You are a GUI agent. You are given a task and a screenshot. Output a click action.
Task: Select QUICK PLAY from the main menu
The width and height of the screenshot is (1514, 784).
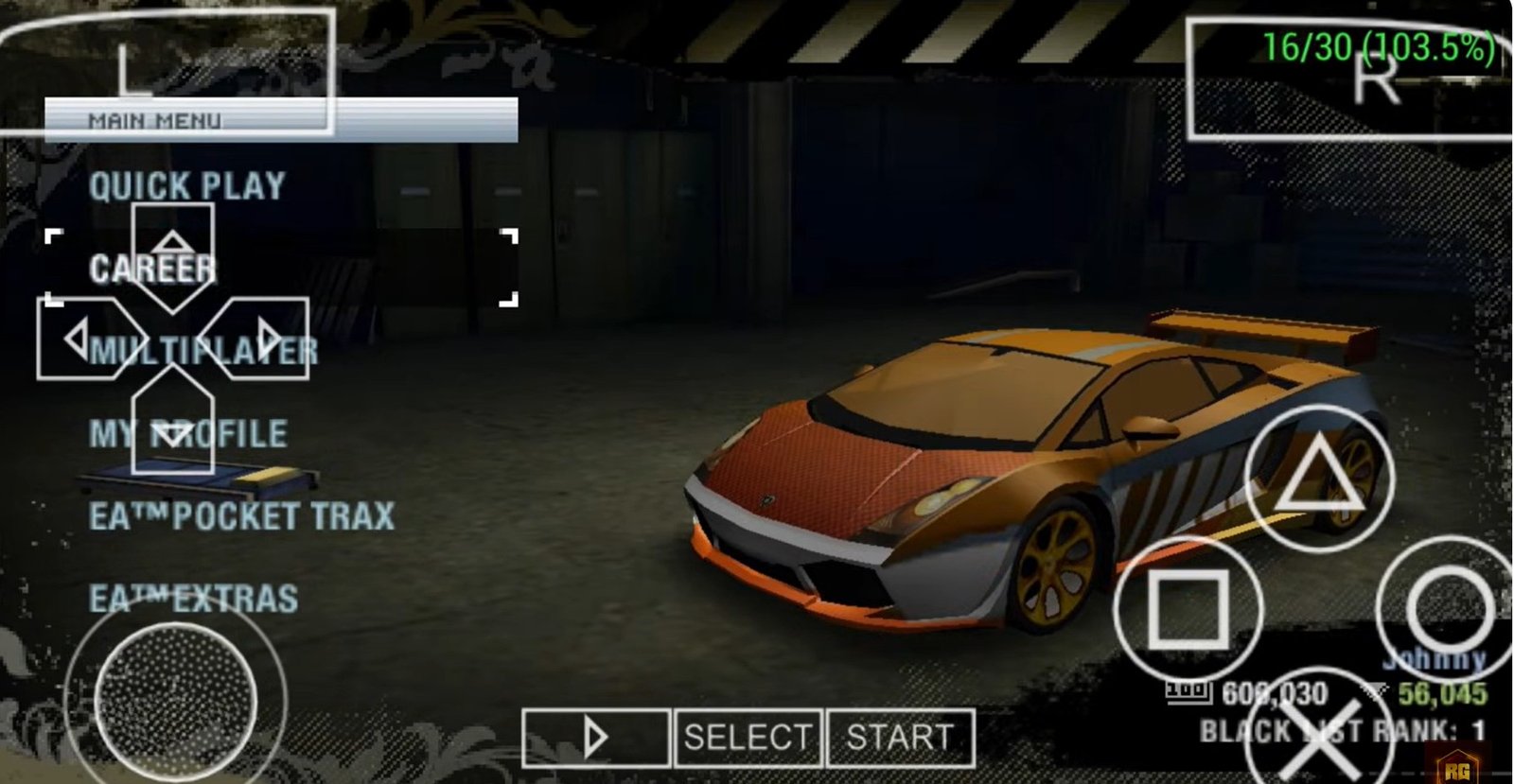click(x=185, y=186)
